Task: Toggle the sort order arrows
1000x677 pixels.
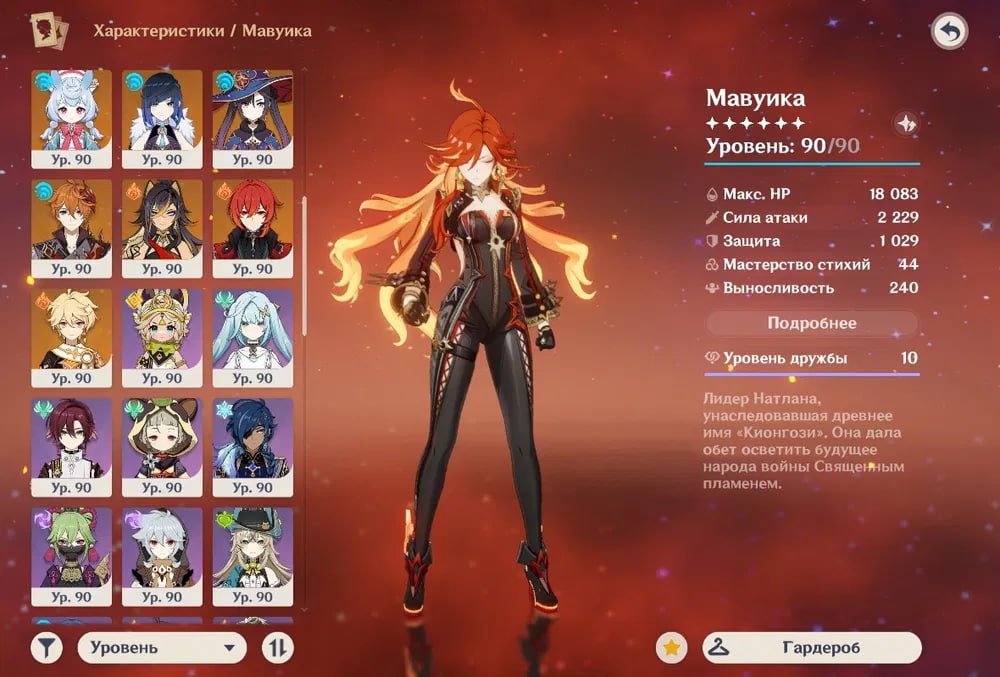Action: pos(277,648)
